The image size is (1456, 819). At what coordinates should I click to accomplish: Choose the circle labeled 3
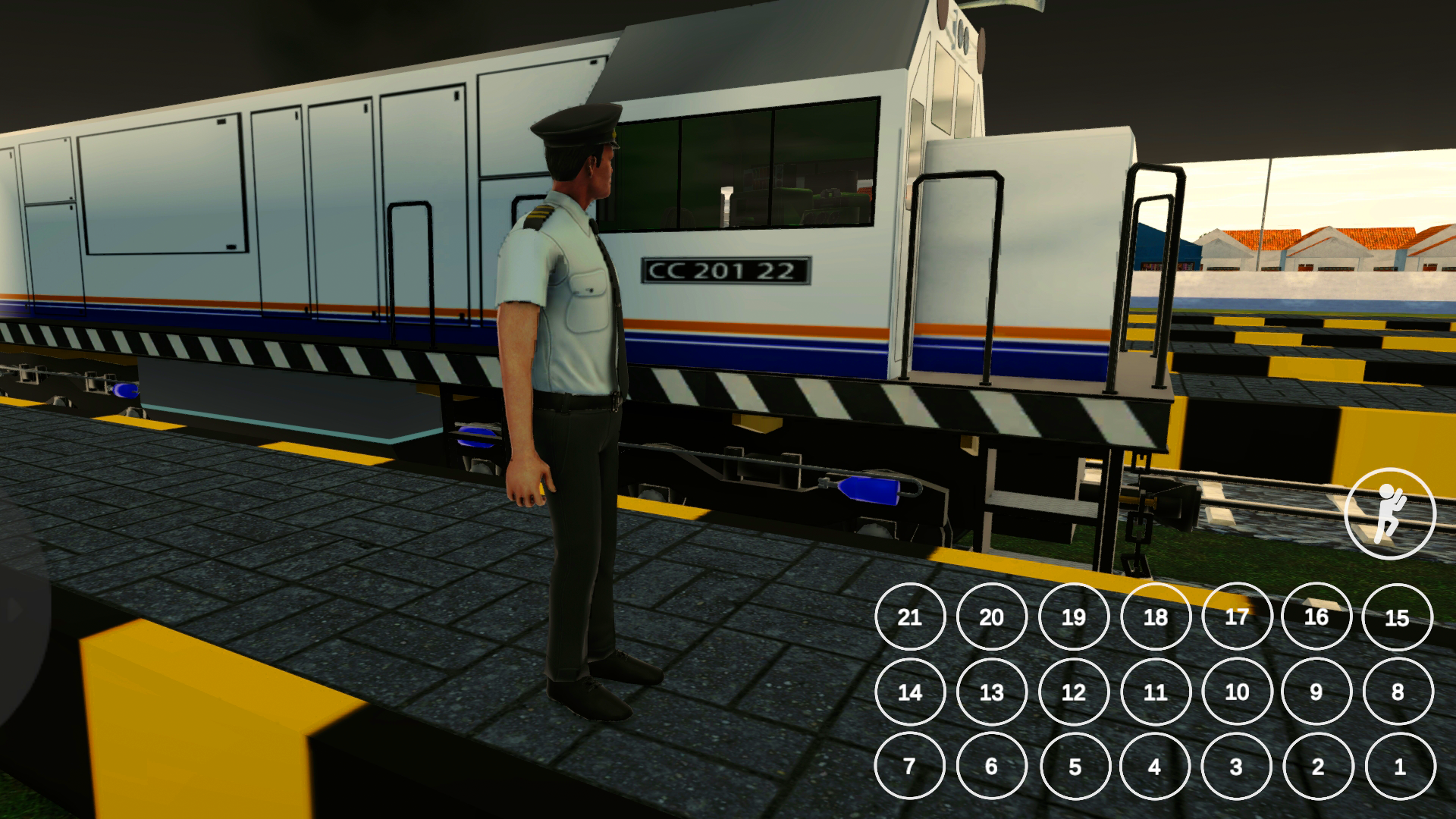[1236, 766]
